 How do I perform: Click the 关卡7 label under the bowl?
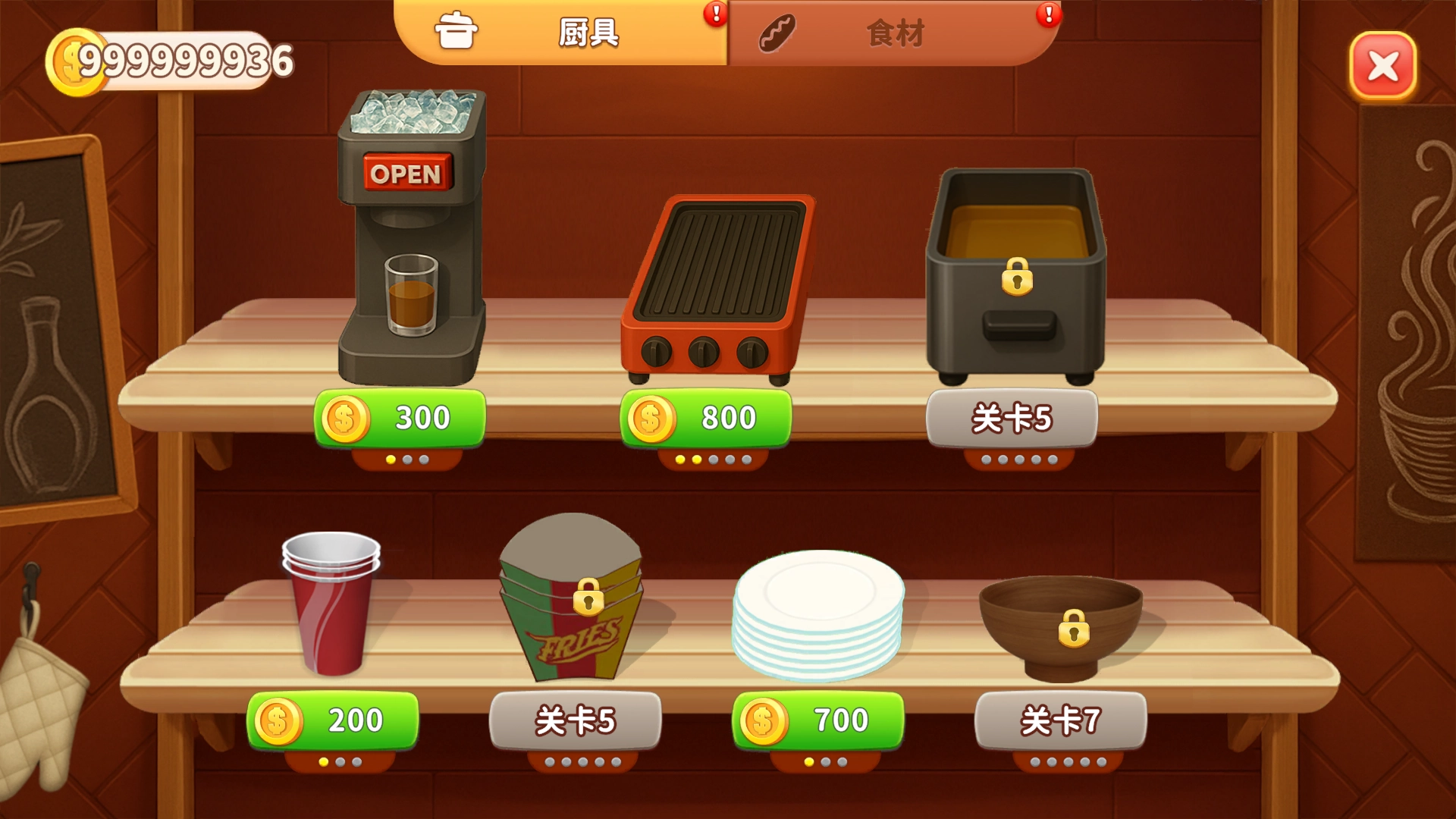1062,720
